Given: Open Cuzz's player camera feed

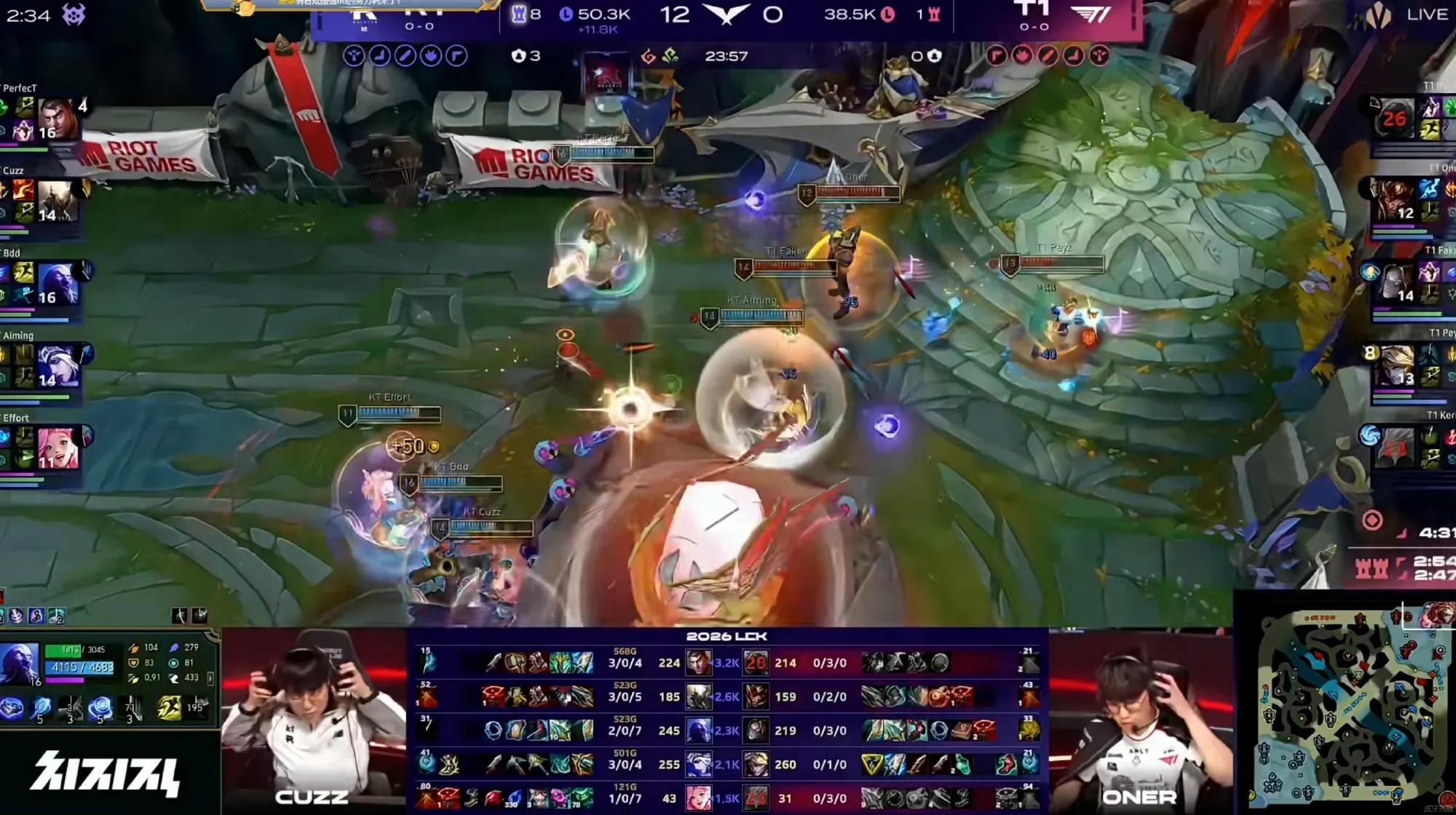Looking at the screenshot, I should [x=313, y=720].
